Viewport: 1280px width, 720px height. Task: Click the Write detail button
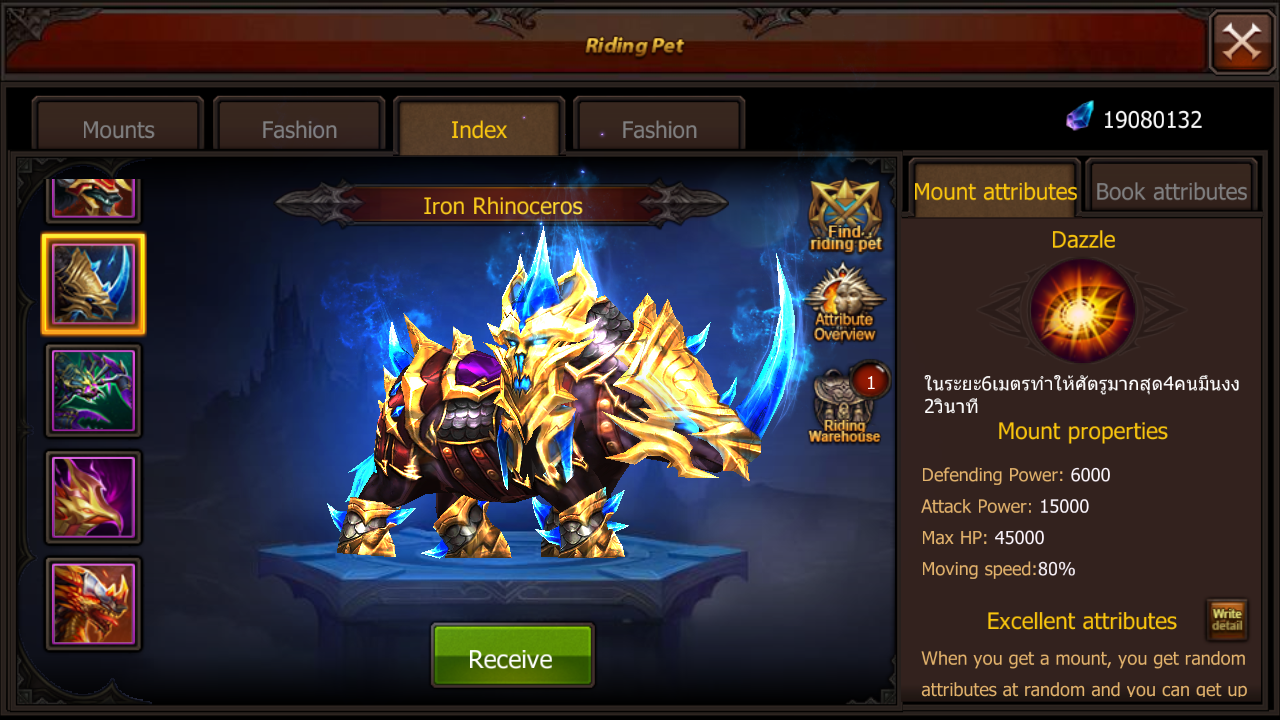click(x=1226, y=619)
